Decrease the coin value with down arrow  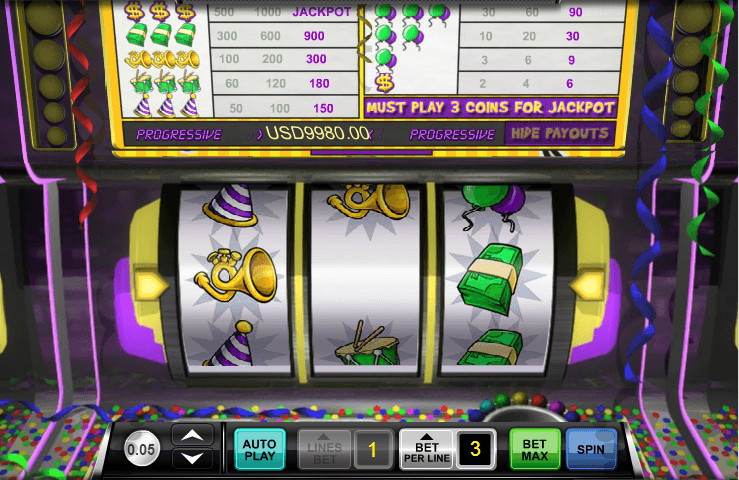point(194,459)
